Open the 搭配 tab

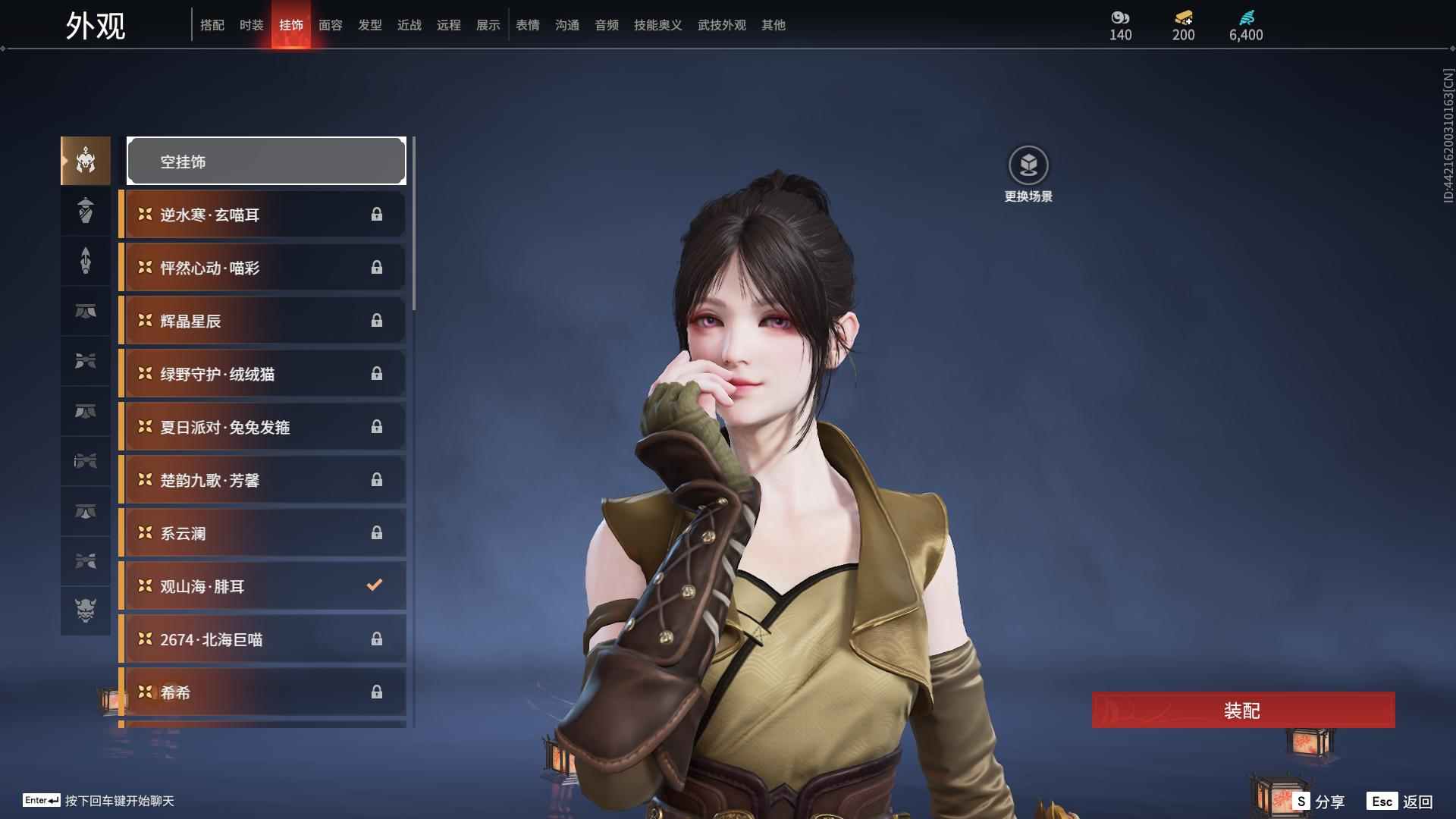212,25
